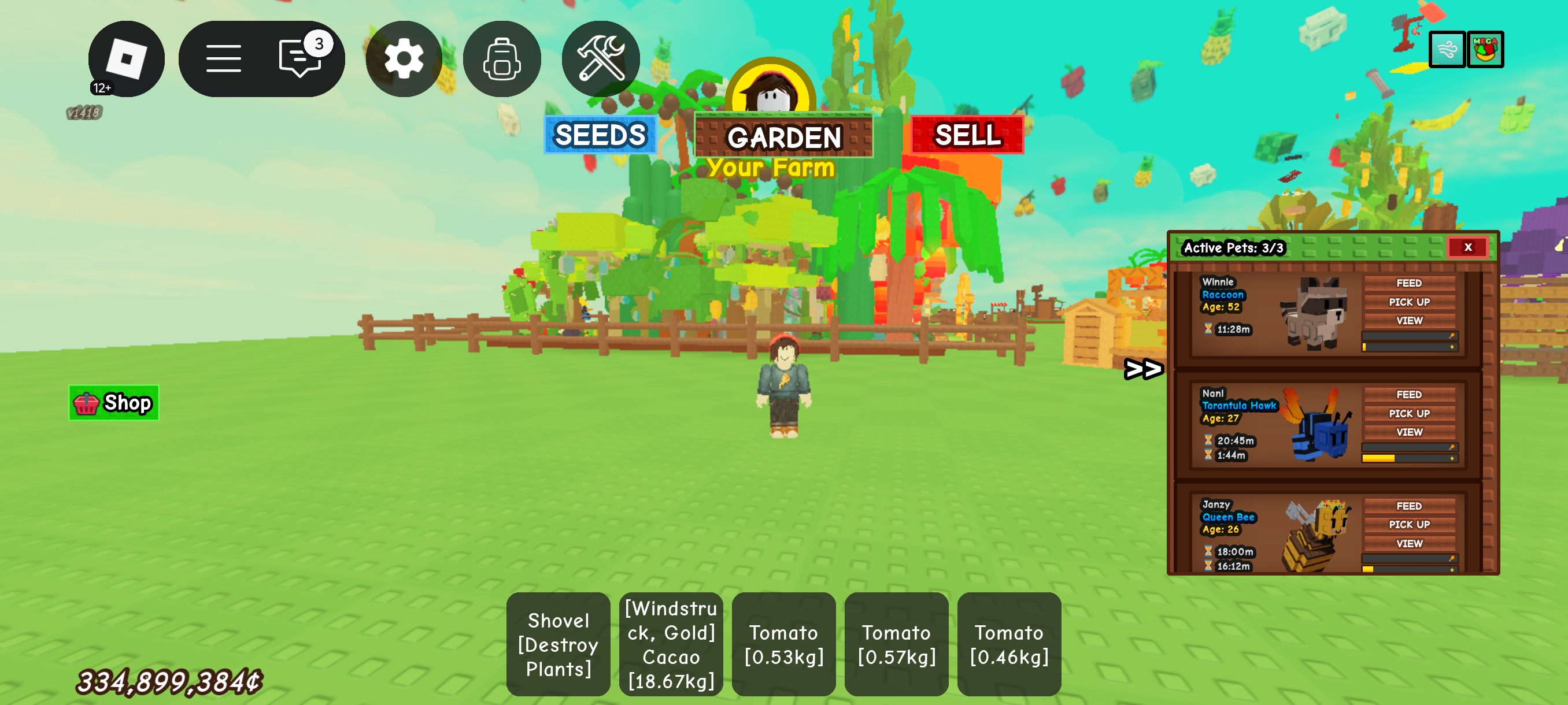Image resolution: width=1568 pixels, height=705 pixels.
Task: Teleport to the SEEDS shop
Action: click(600, 135)
